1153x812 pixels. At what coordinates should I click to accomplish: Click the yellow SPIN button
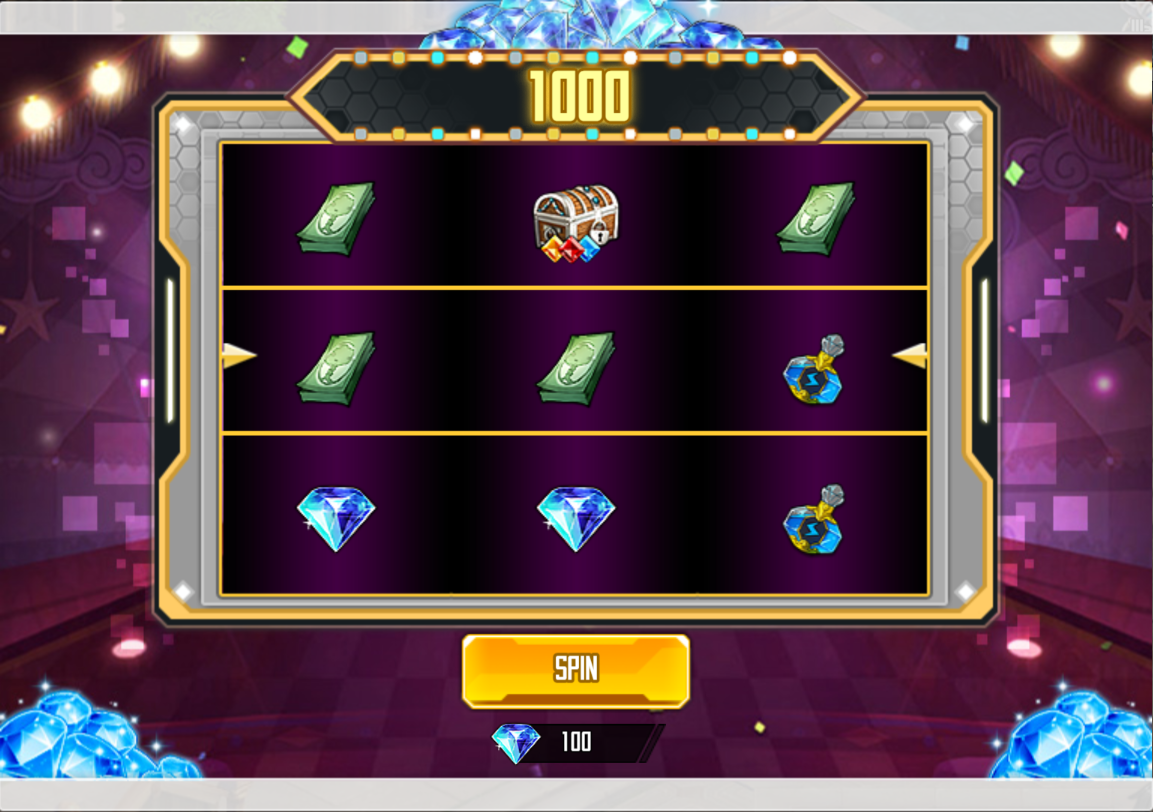coord(576,670)
